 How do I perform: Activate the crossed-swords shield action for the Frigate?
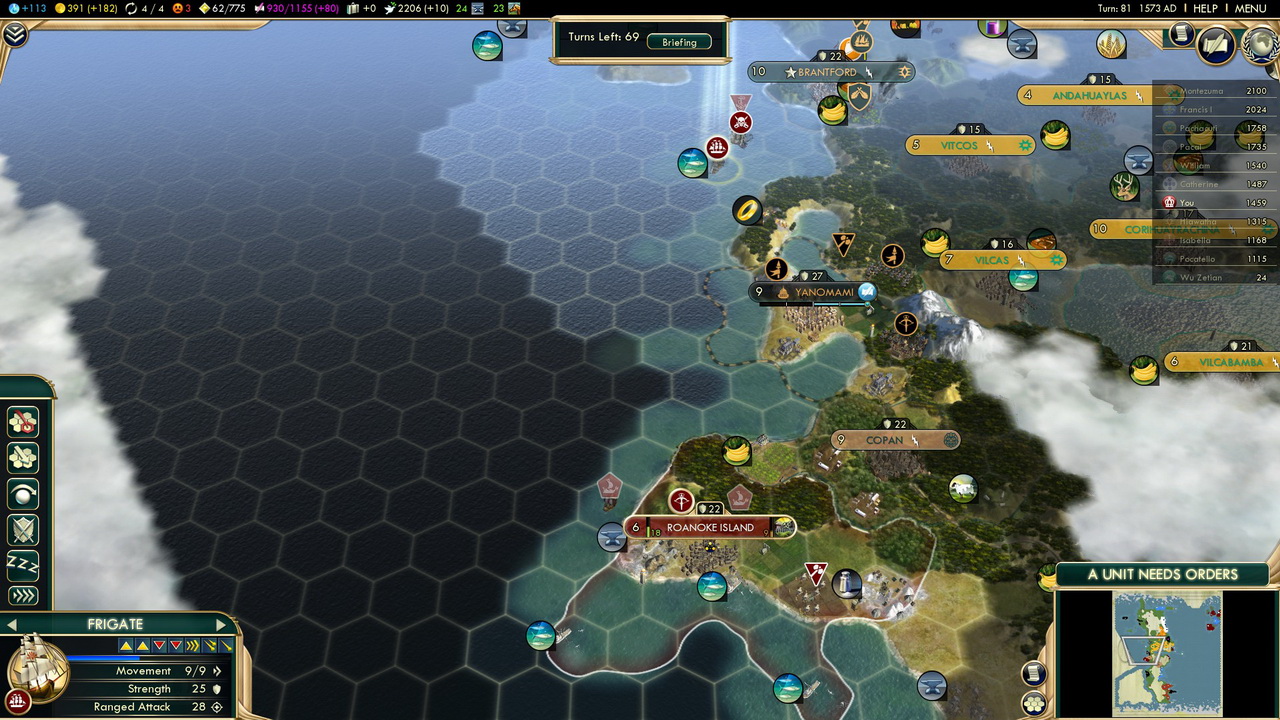(23, 530)
